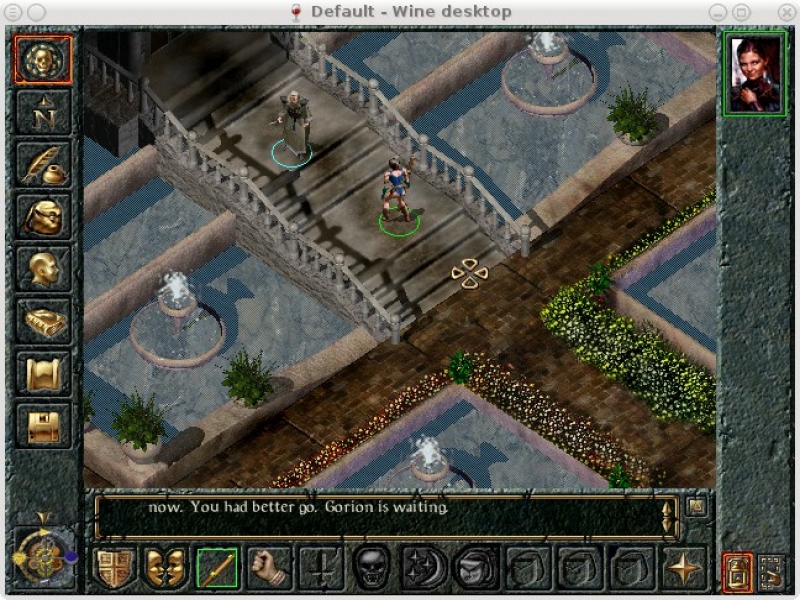800x600 pixels.
Task: Select the character portrait
Action: click(x=755, y=74)
